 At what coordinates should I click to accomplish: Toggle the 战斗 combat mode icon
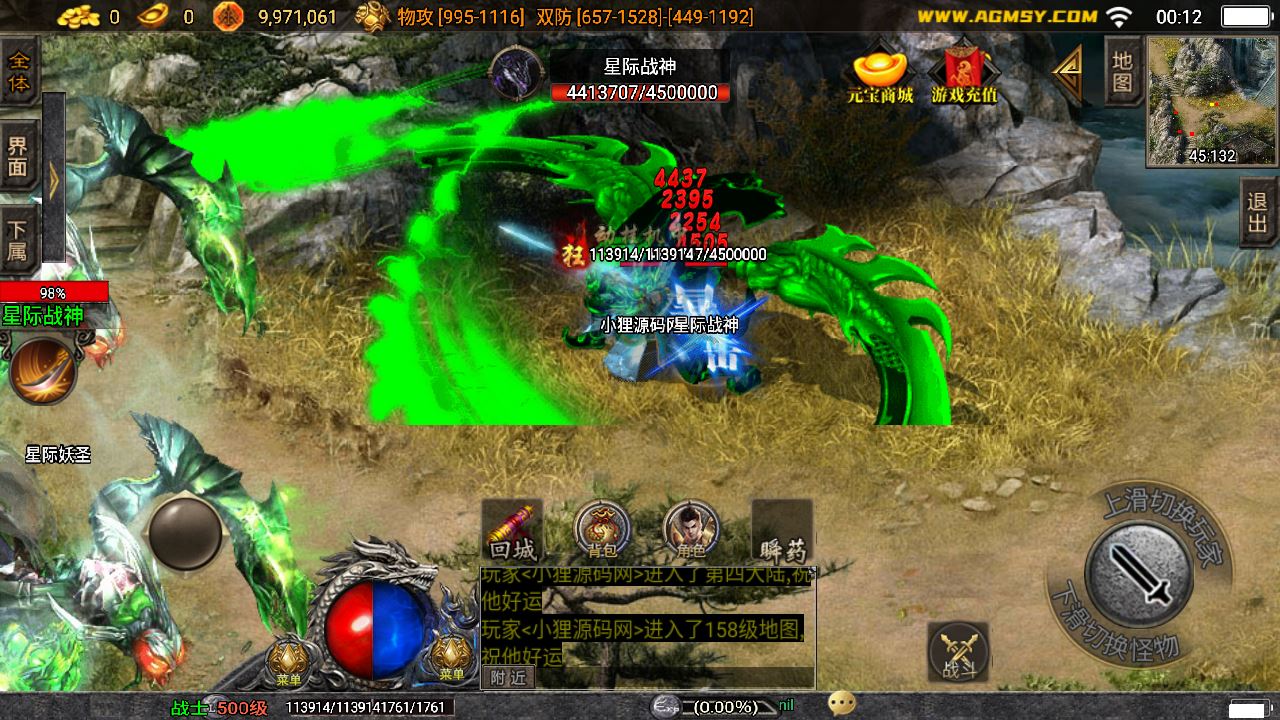(958, 652)
